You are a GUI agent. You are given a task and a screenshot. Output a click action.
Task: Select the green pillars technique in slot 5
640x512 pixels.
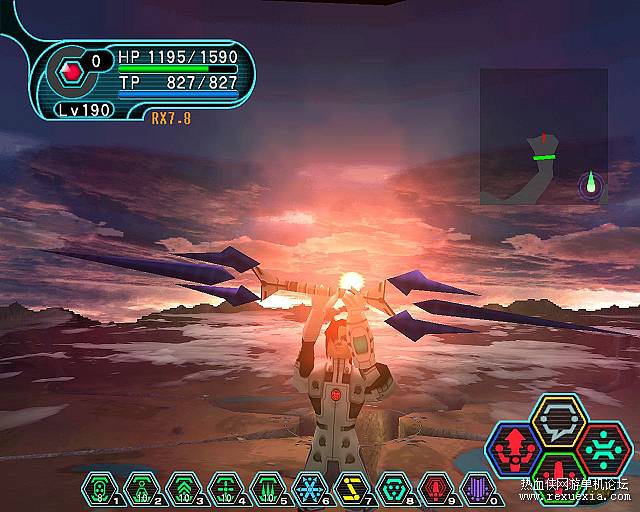(x=265, y=487)
